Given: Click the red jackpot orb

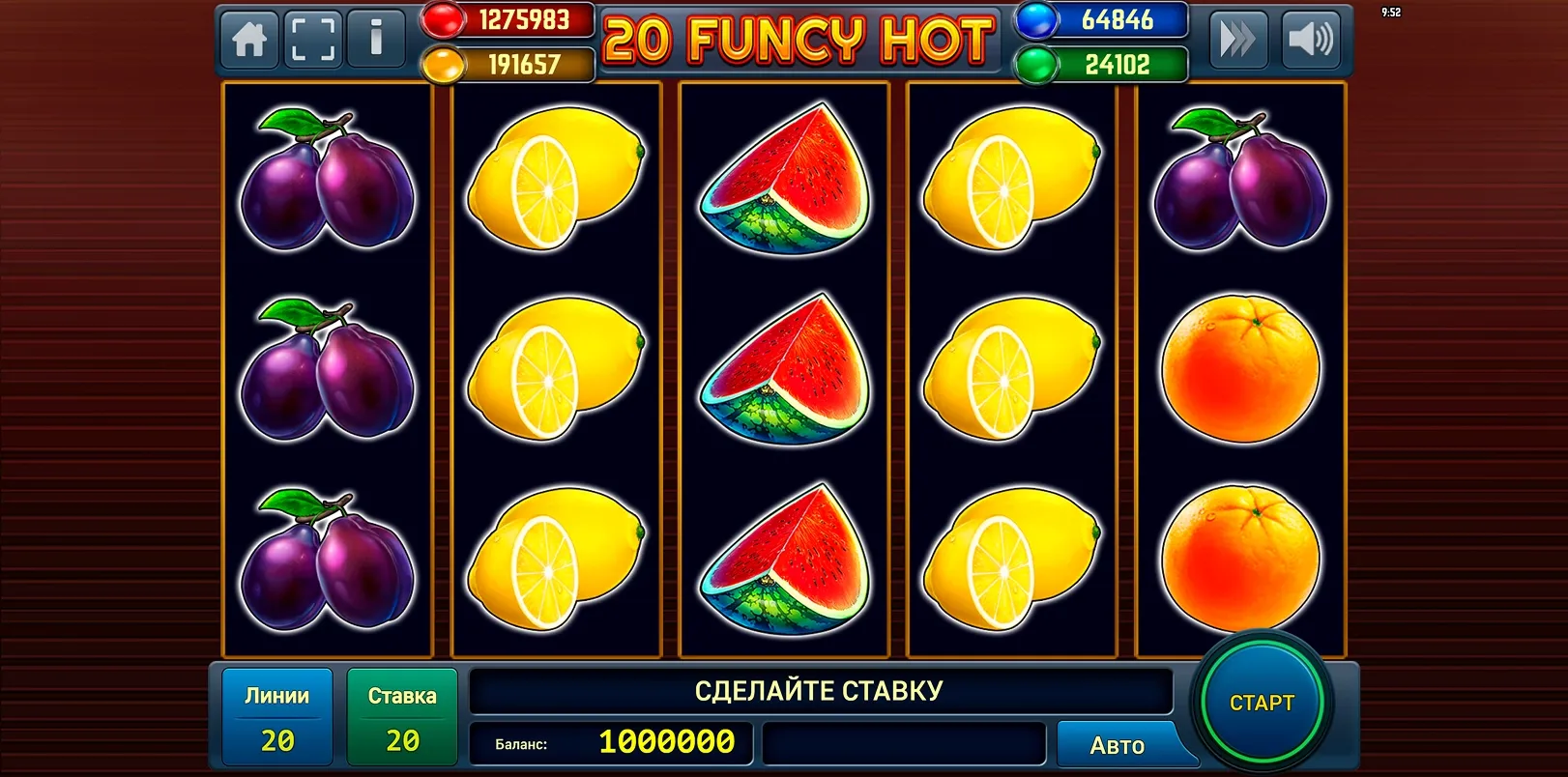Looking at the screenshot, I should (443, 19).
